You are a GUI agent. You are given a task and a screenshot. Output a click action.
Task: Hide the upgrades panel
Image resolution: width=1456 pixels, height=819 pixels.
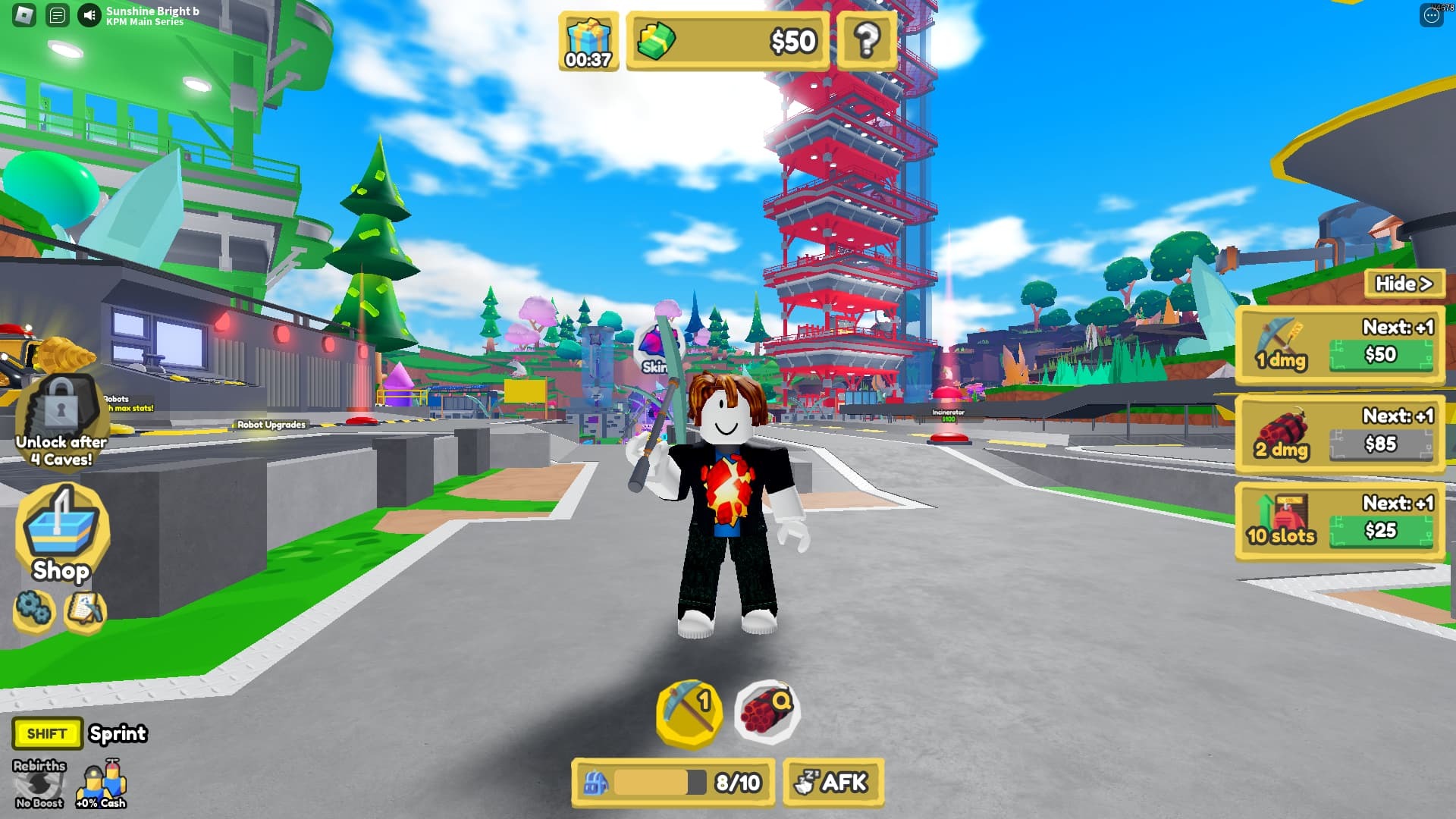pos(1404,284)
